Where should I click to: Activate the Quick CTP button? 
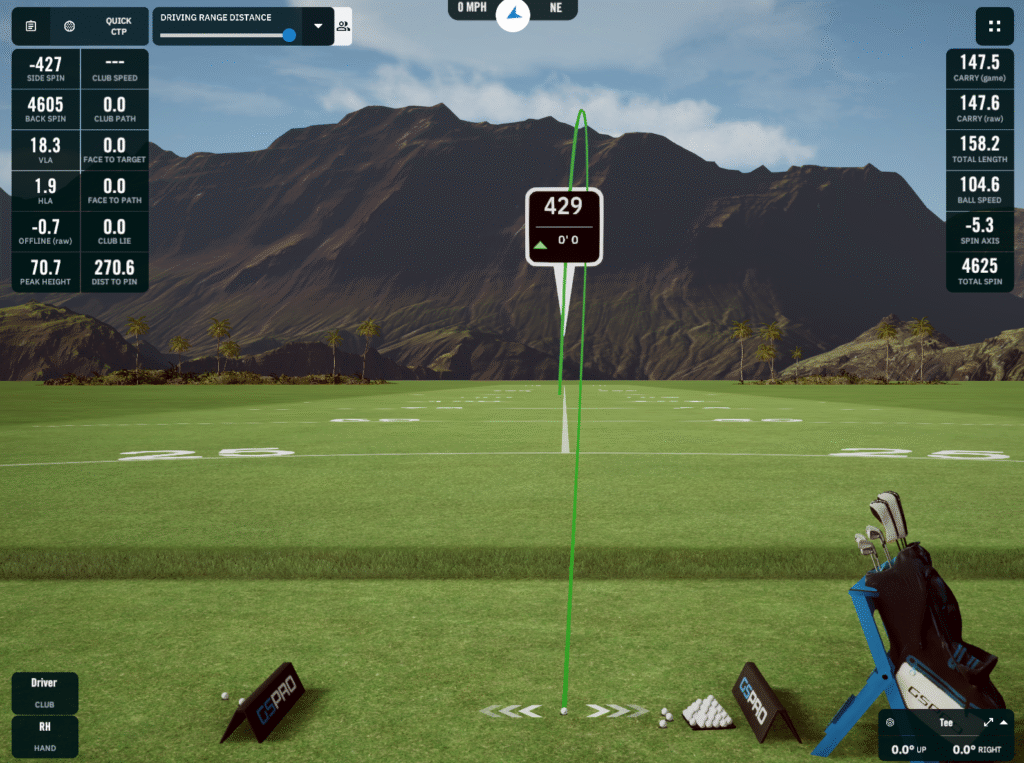[x=118, y=26]
